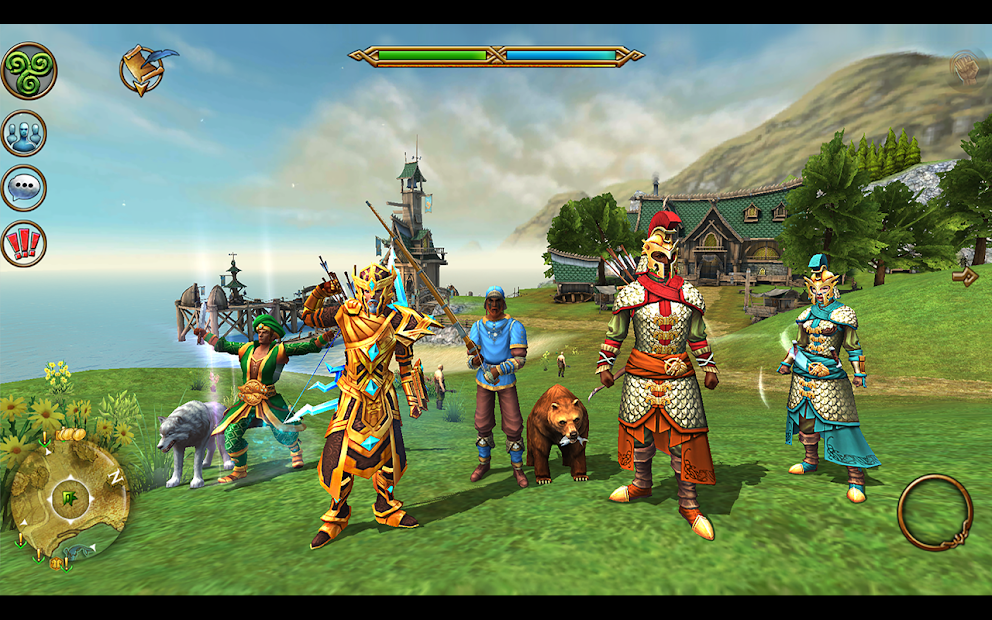
Task: Open the social group icon
Action: (x=24, y=133)
